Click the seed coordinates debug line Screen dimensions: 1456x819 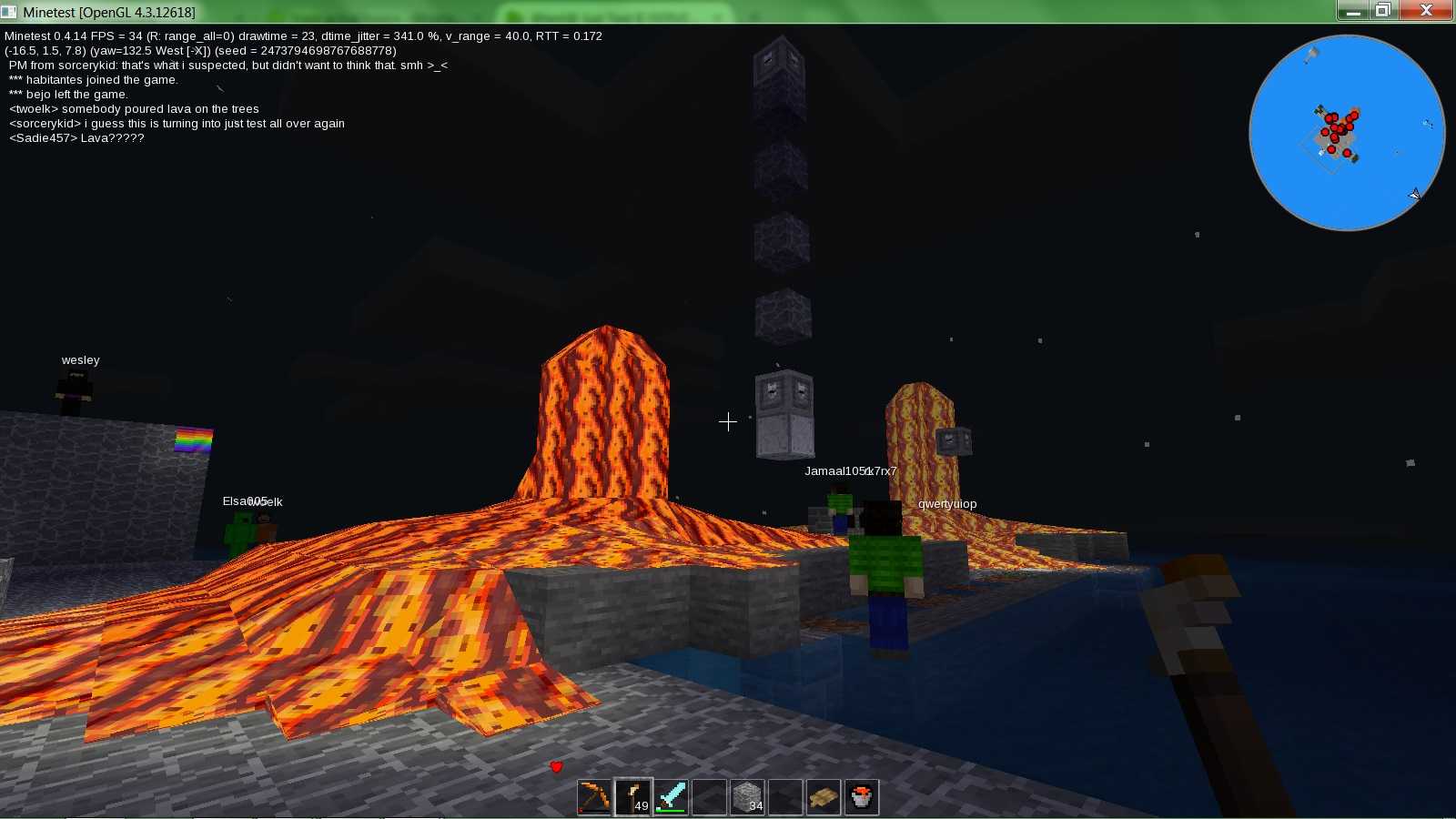coord(200,51)
